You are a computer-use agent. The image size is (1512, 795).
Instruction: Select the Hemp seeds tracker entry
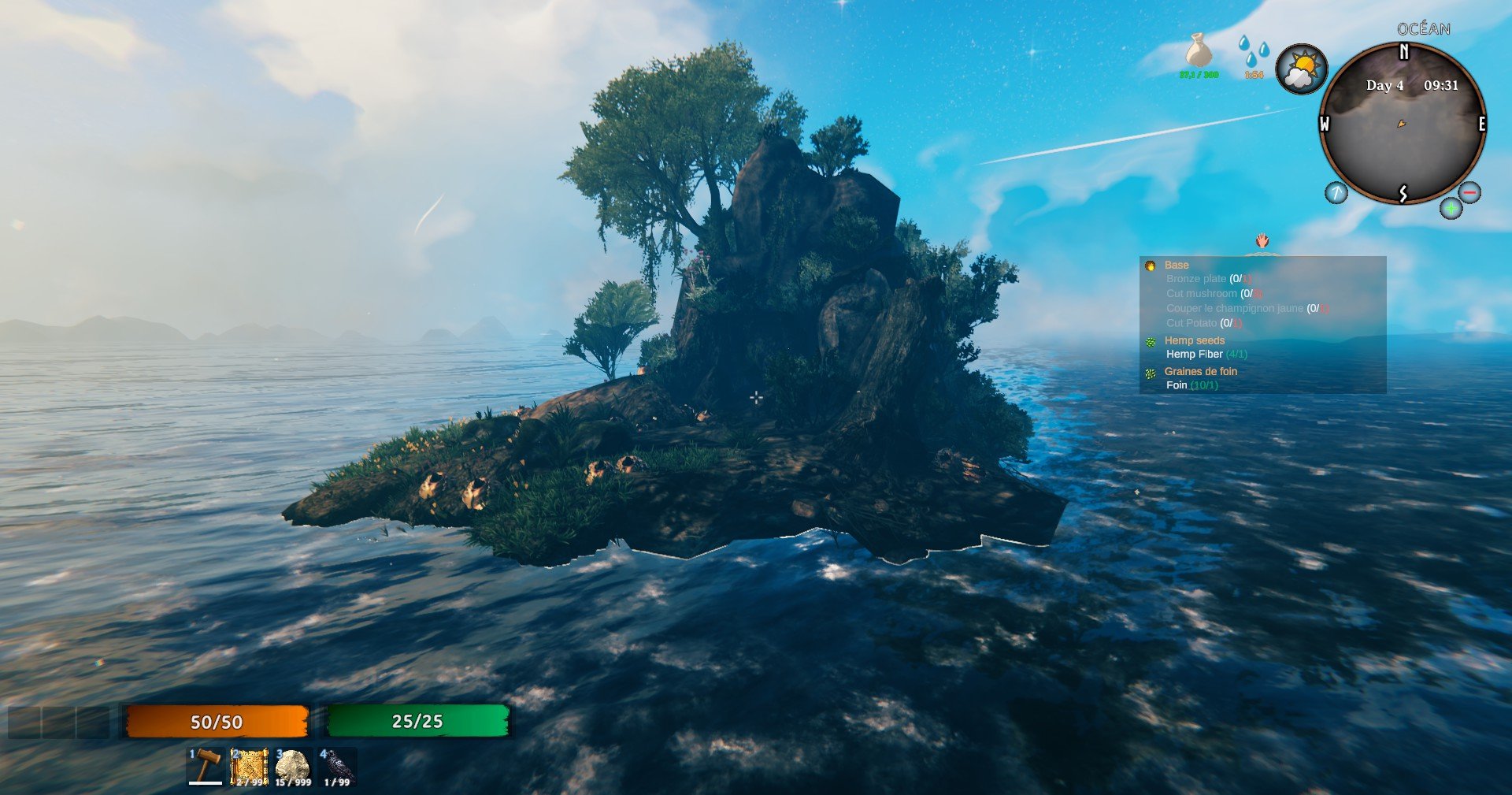(x=1194, y=340)
